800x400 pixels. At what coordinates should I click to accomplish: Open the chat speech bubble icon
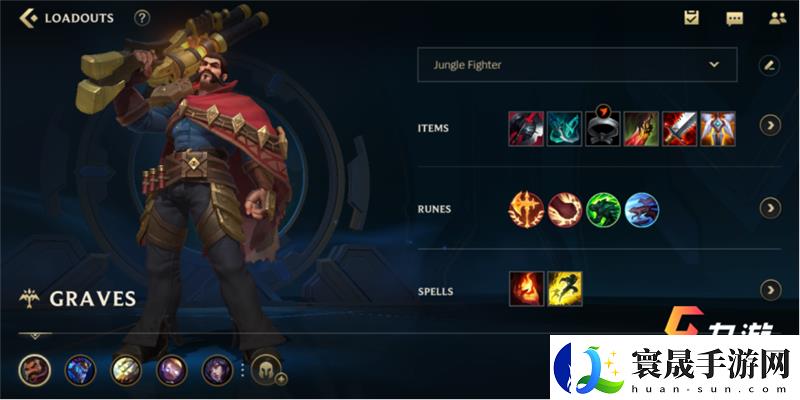pyautogui.click(x=734, y=18)
